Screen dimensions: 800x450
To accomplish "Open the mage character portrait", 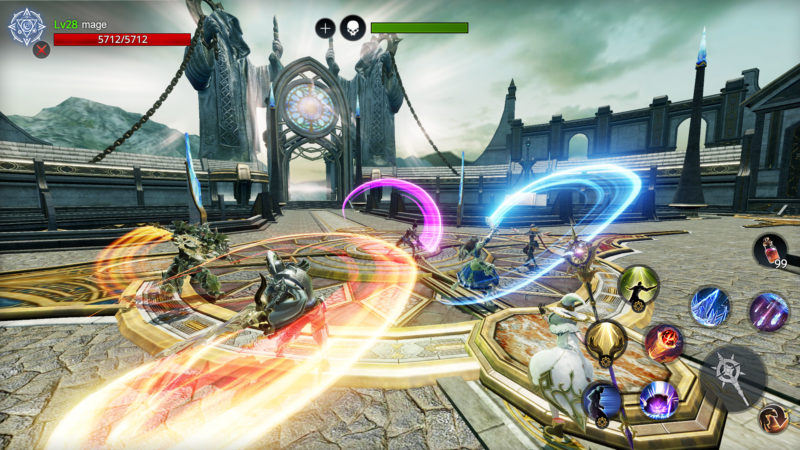I will coord(27,27).
